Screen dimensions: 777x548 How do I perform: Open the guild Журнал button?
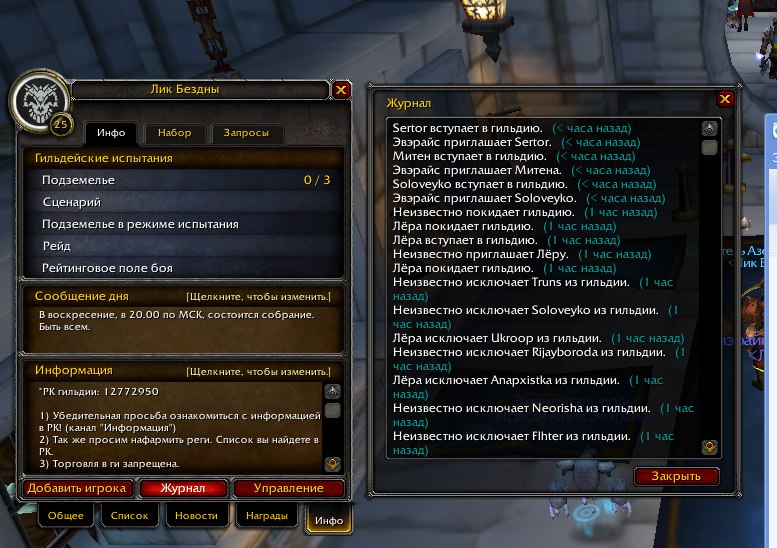pos(185,488)
